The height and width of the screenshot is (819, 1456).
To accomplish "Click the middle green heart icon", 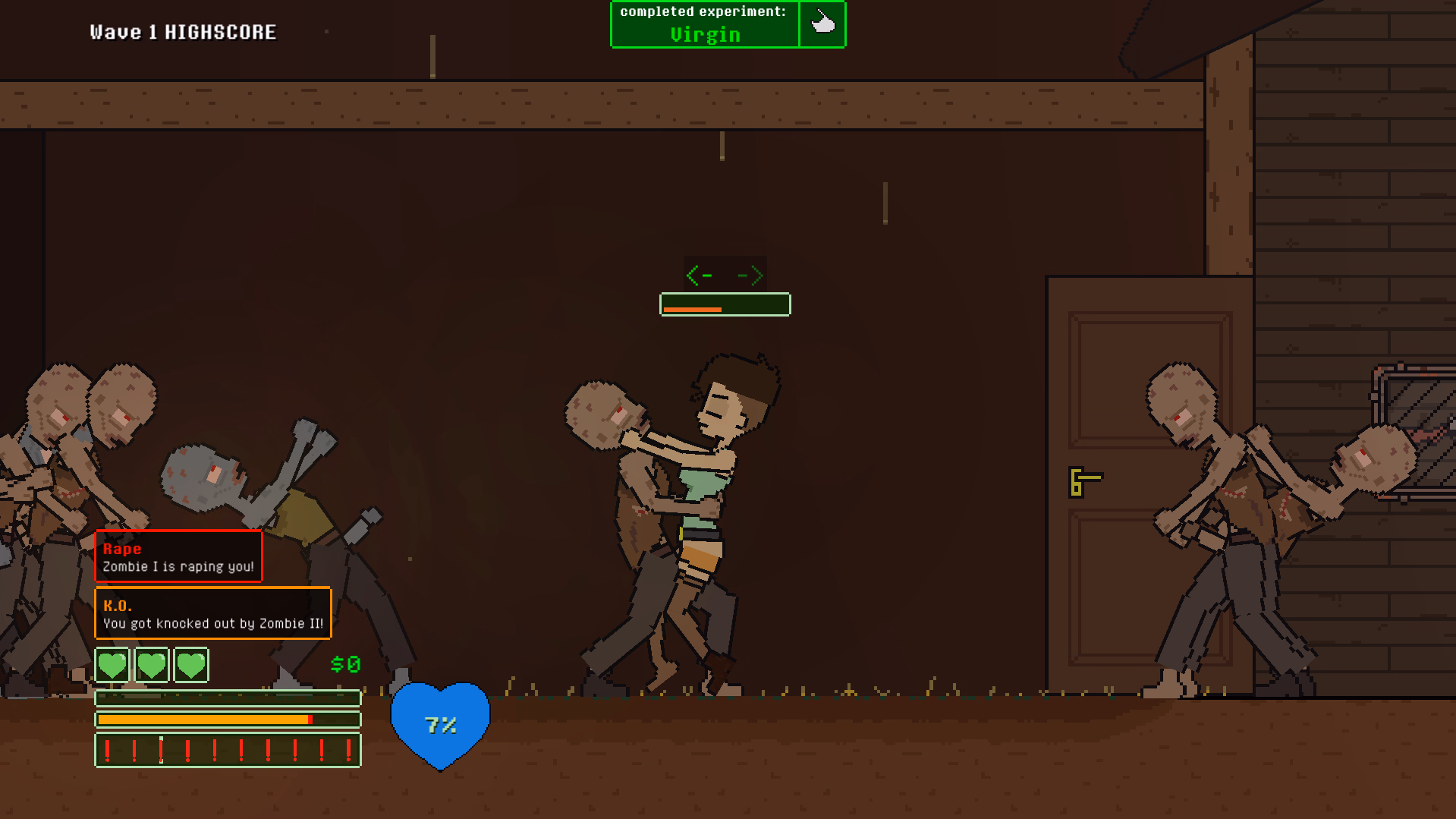I will pos(152,664).
